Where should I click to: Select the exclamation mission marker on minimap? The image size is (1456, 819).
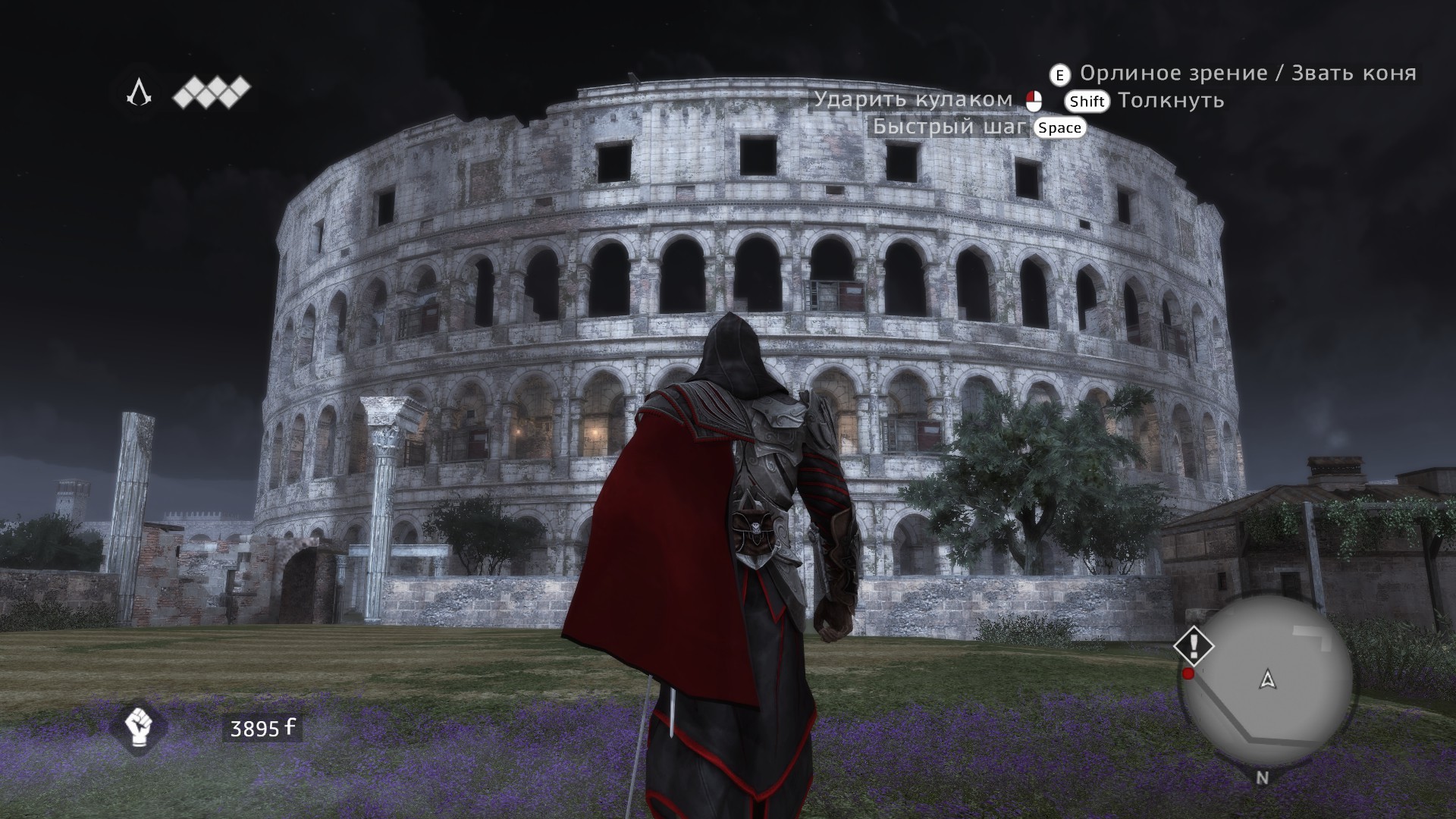pos(1194,646)
